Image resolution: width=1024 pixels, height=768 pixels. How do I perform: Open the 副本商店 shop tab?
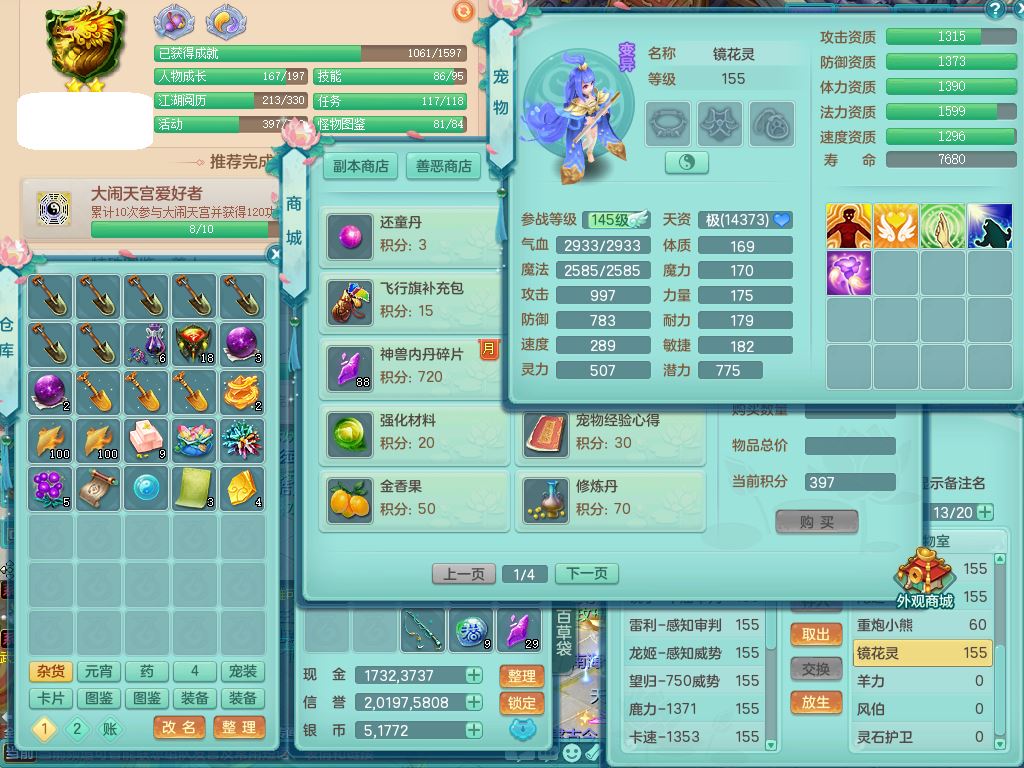(x=361, y=166)
